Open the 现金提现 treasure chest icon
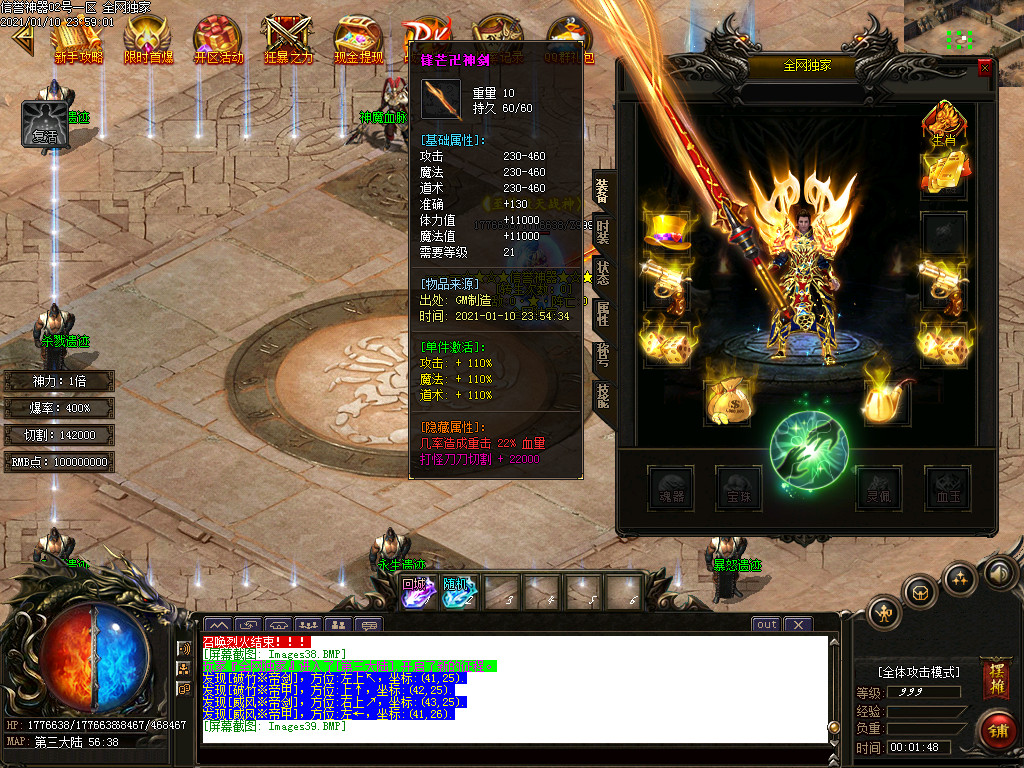Image resolution: width=1024 pixels, height=768 pixels. [358, 38]
